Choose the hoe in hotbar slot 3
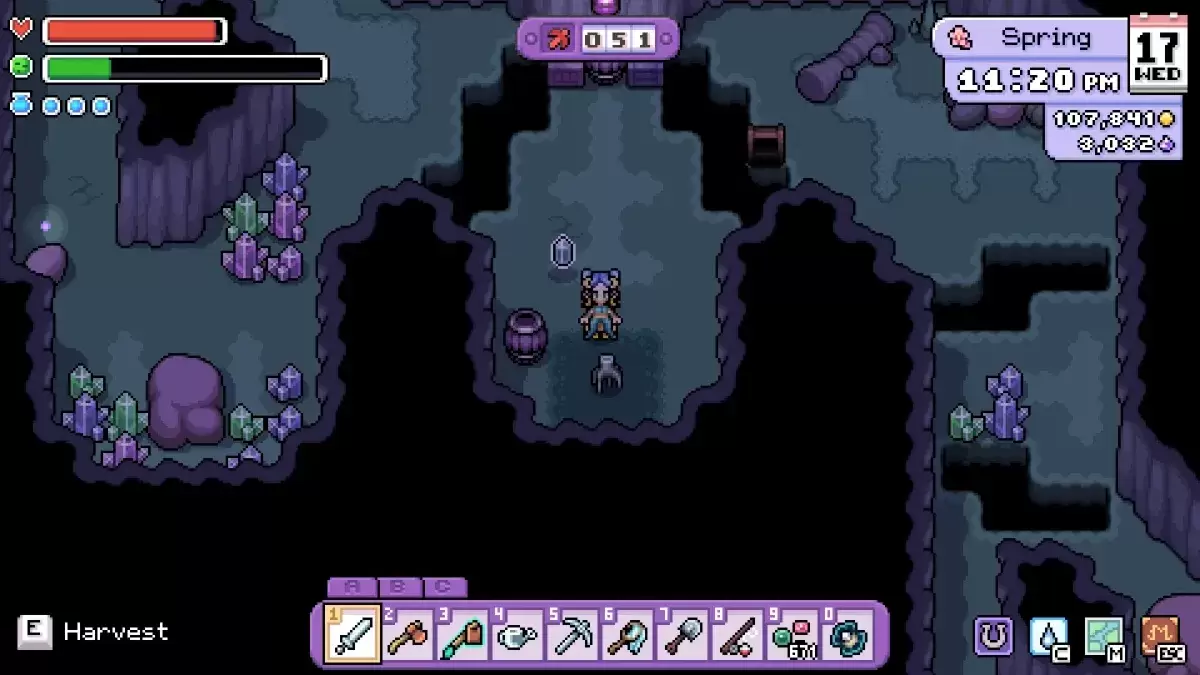This screenshot has height=675, width=1200. tap(463, 634)
